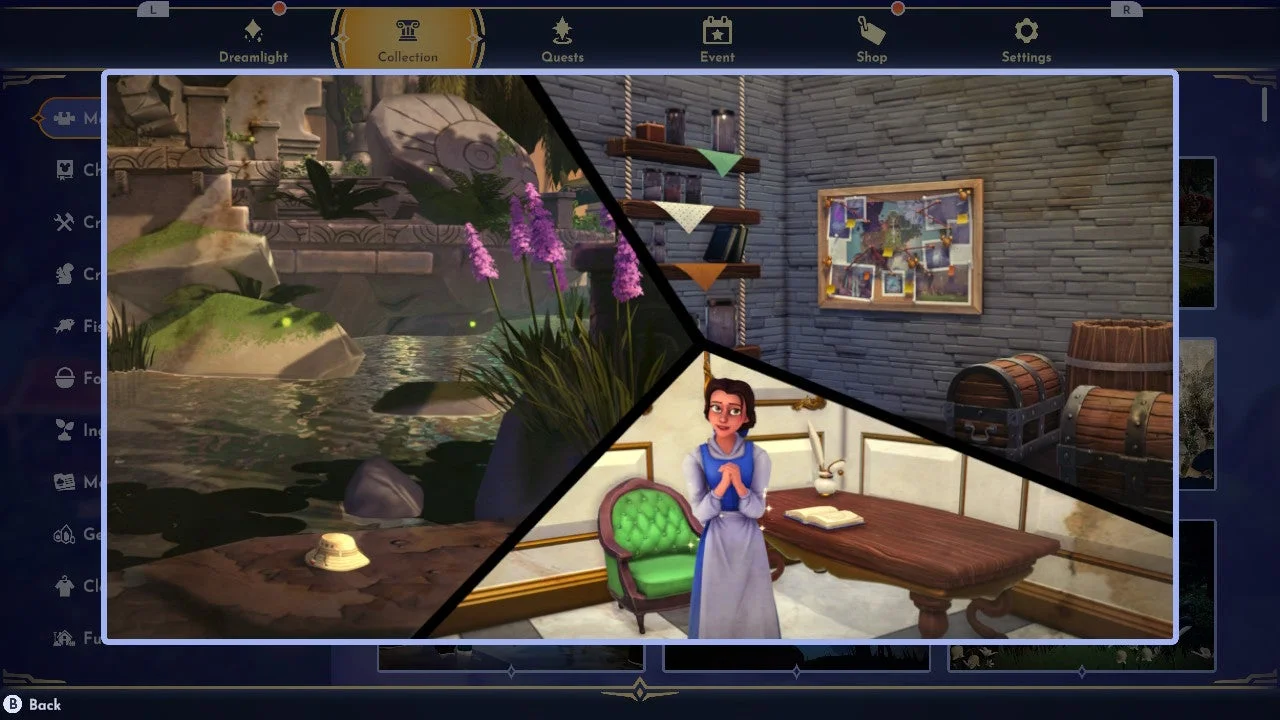This screenshot has height=720, width=1280.
Task: Switch to the Quests tab
Action: pyautogui.click(x=562, y=40)
